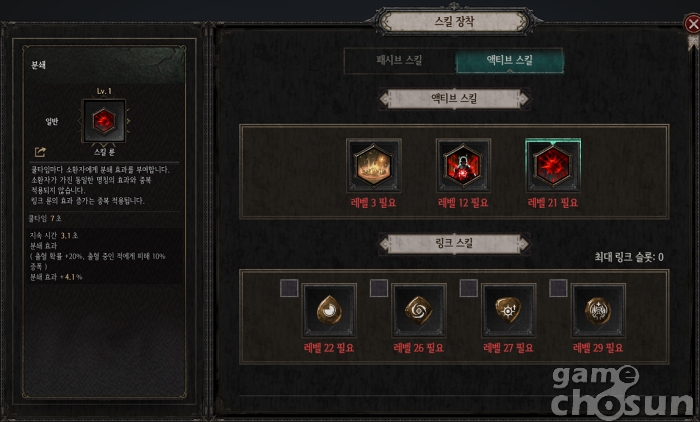Choose the level 26 spiral link rune
The image size is (700, 422).
(x=420, y=311)
